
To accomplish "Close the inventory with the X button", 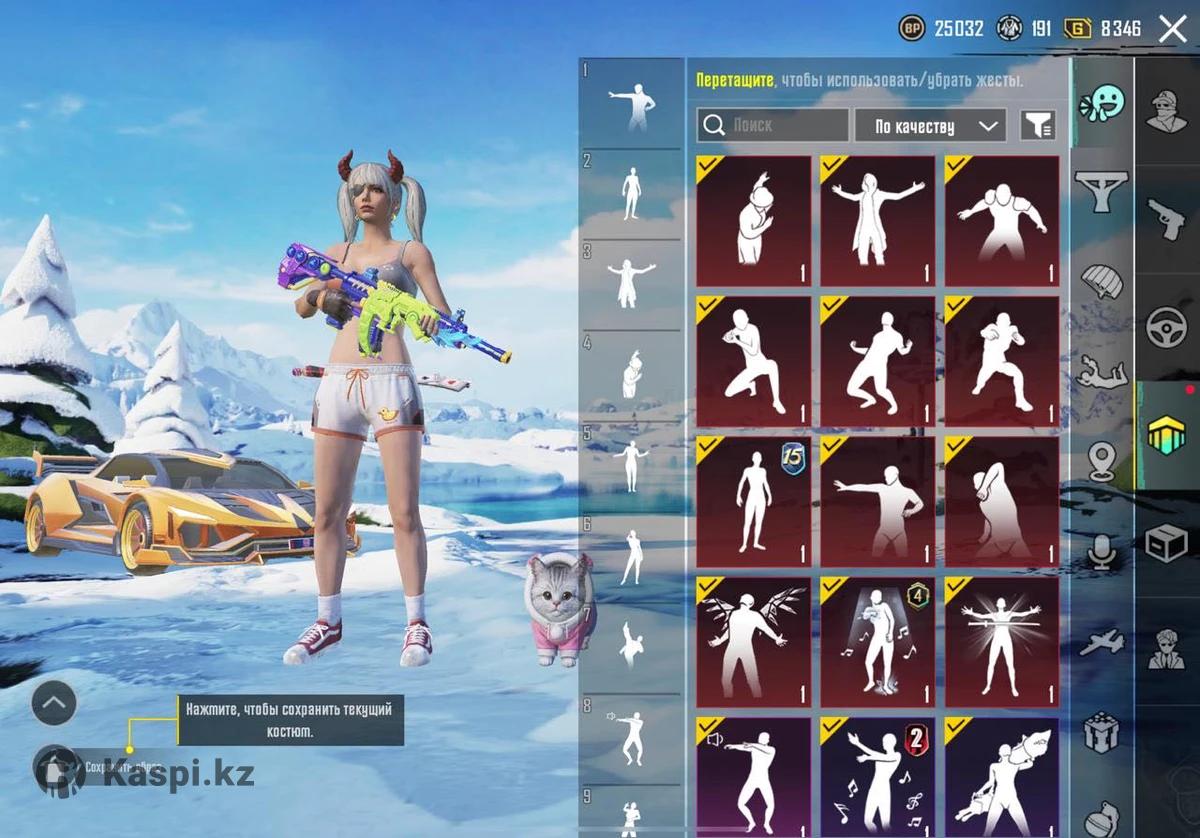I will pyautogui.click(x=1172, y=28).
